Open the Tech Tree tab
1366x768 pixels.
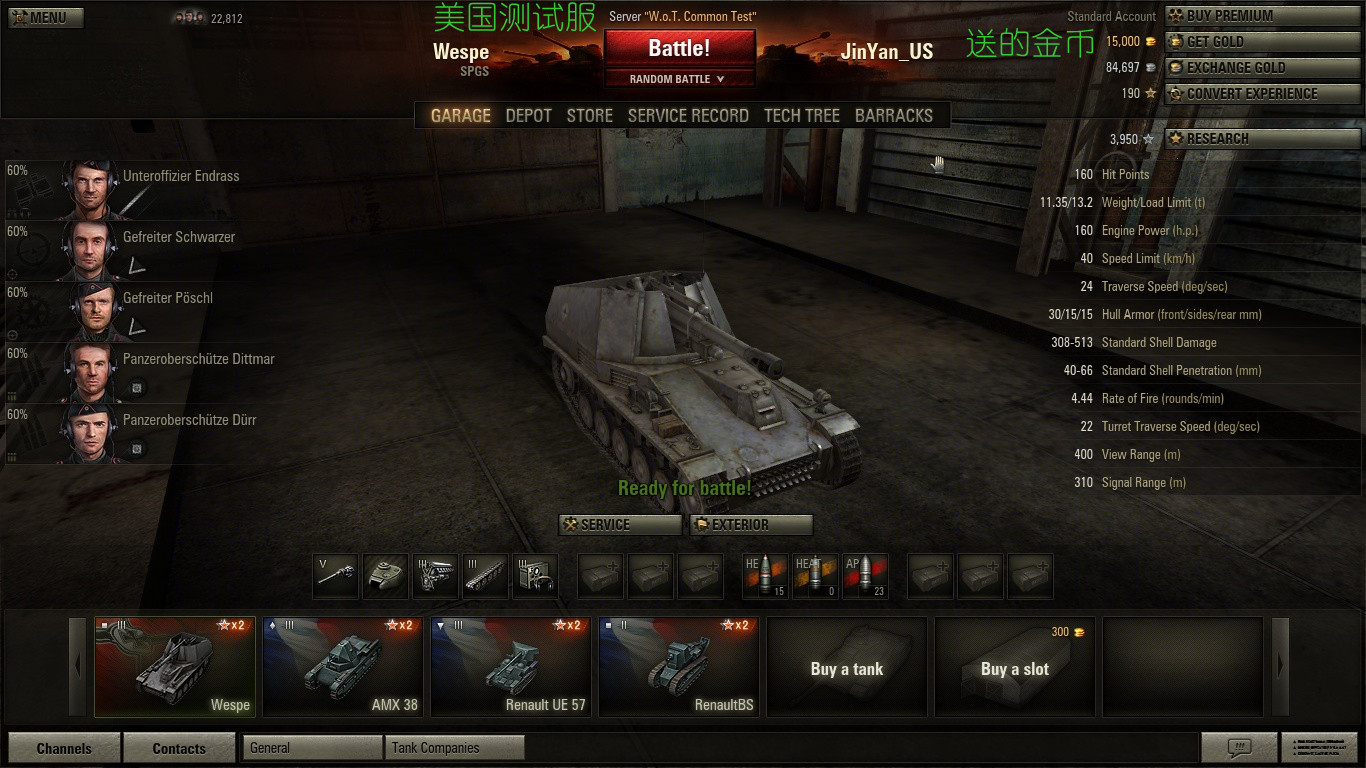click(801, 116)
